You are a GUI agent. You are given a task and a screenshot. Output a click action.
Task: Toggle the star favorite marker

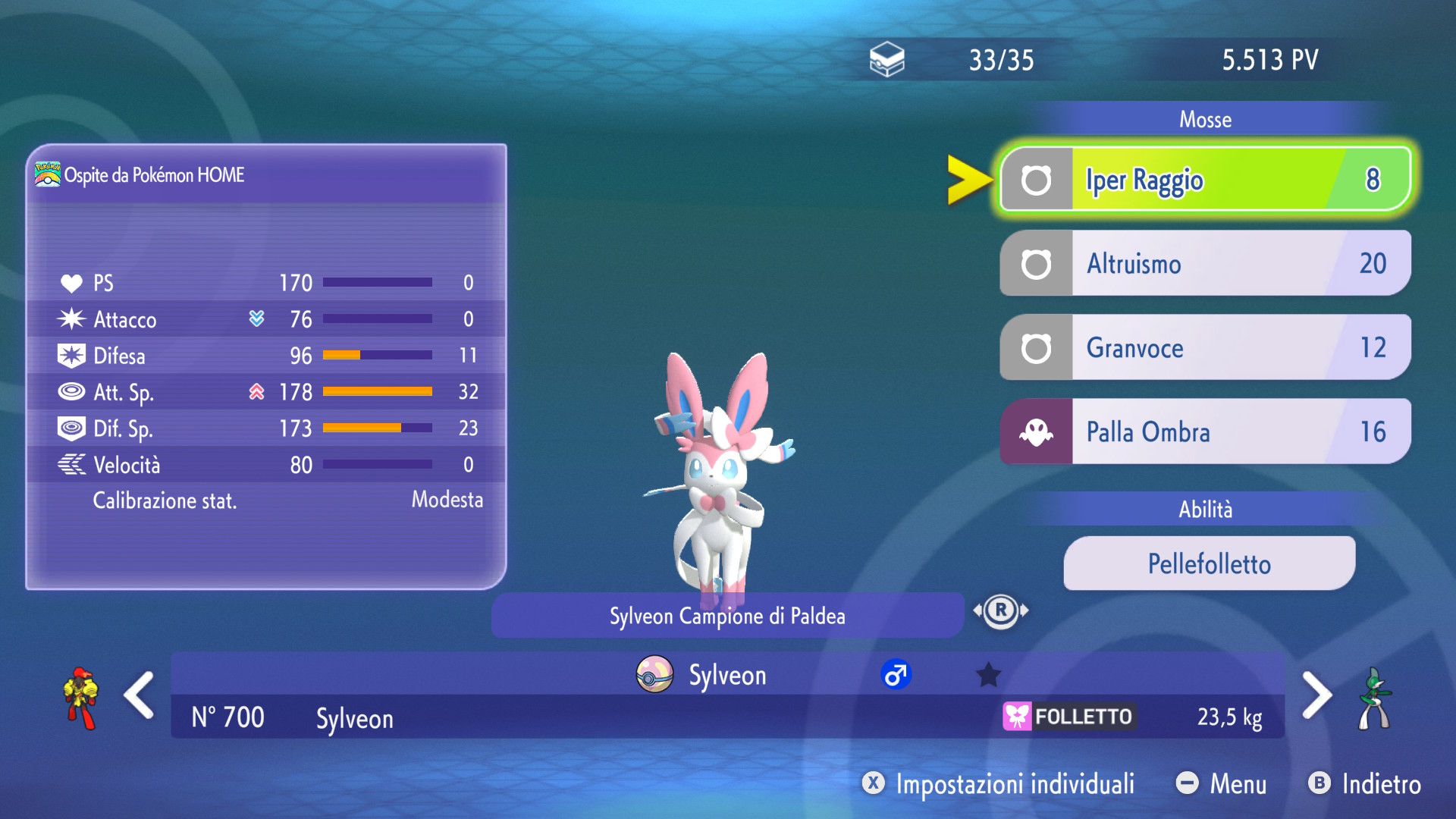pyautogui.click(x=988, y=674)
